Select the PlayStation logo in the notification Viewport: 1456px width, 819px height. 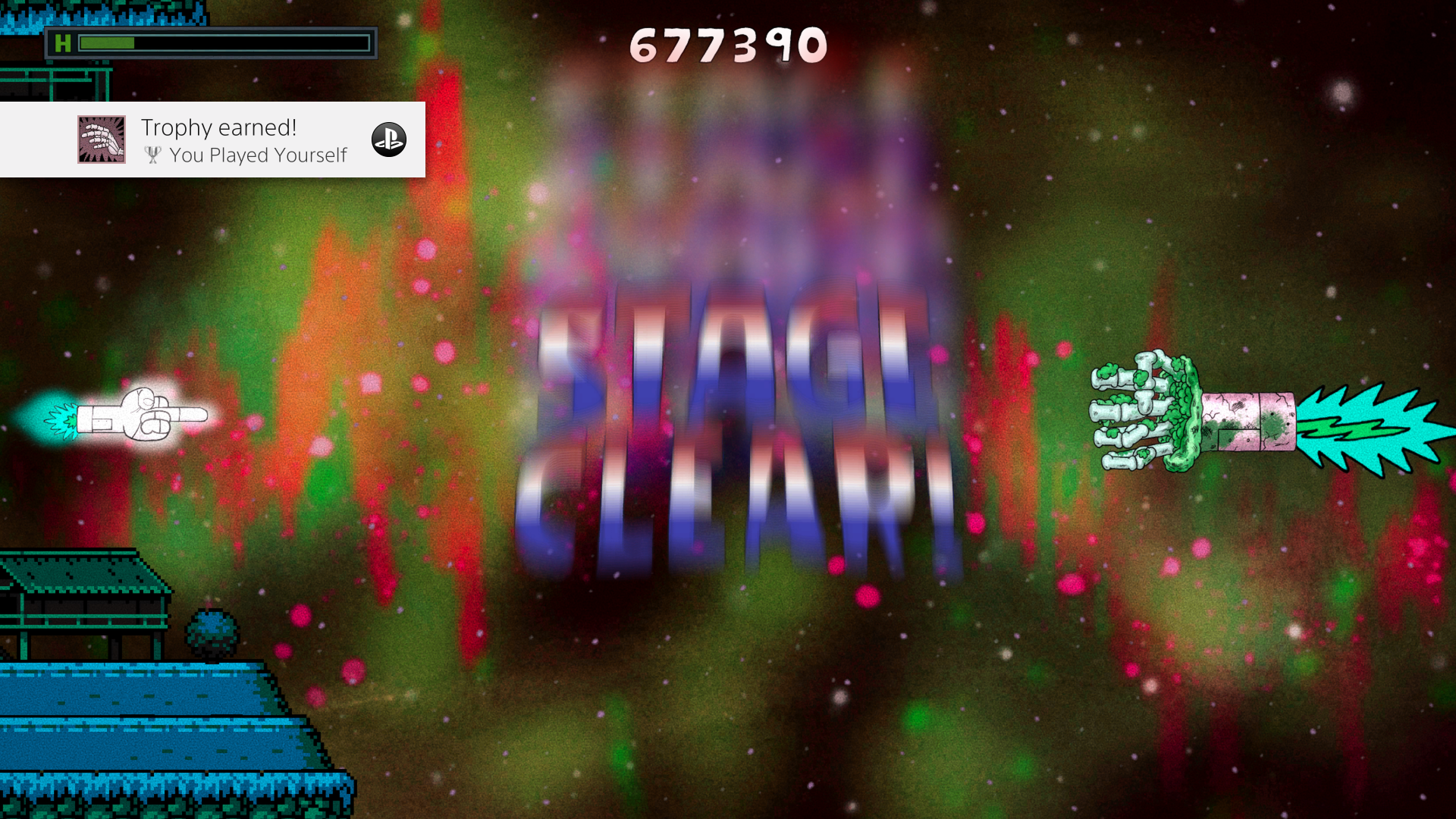point(388,140)
